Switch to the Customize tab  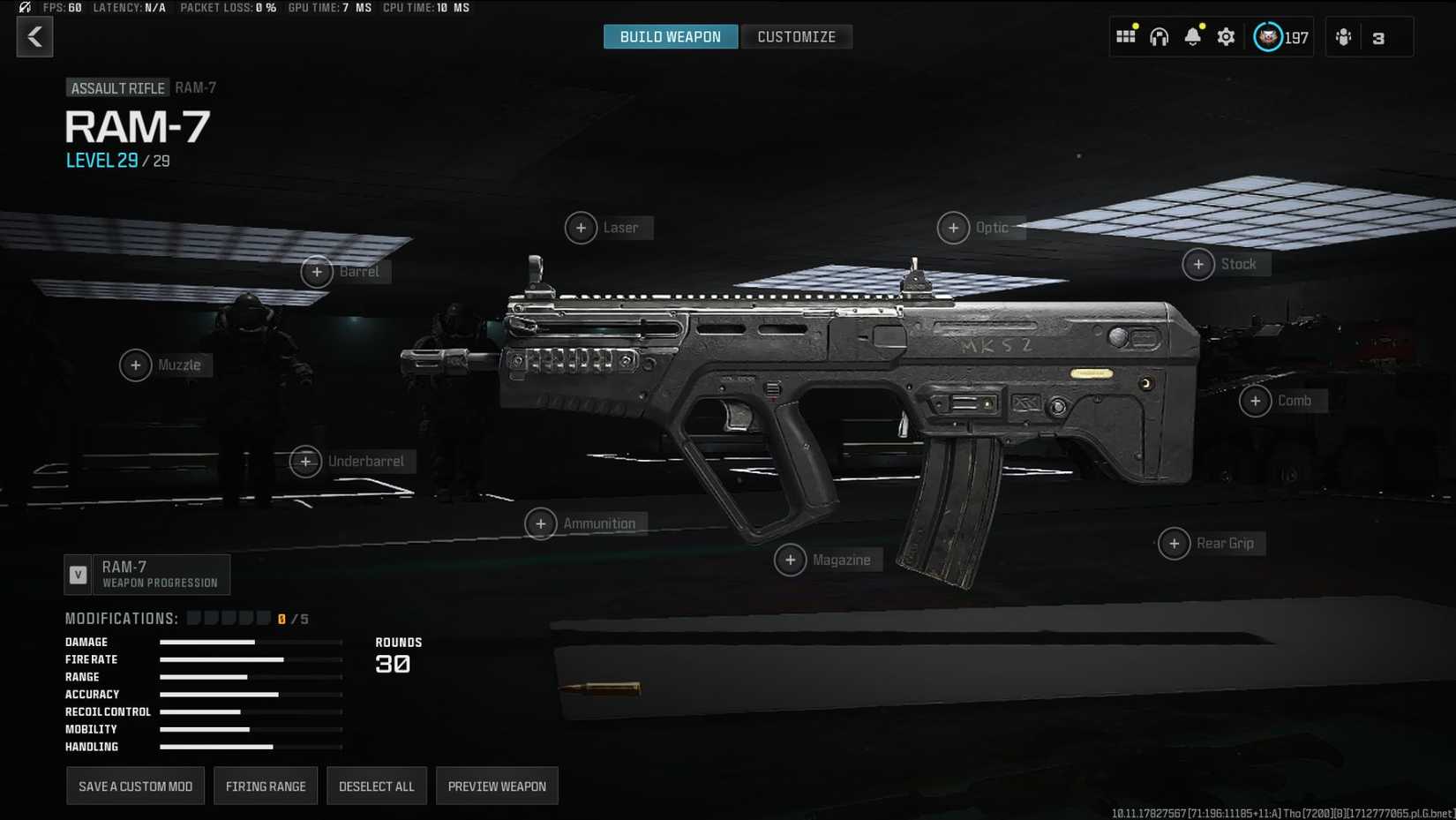[796, 36]
